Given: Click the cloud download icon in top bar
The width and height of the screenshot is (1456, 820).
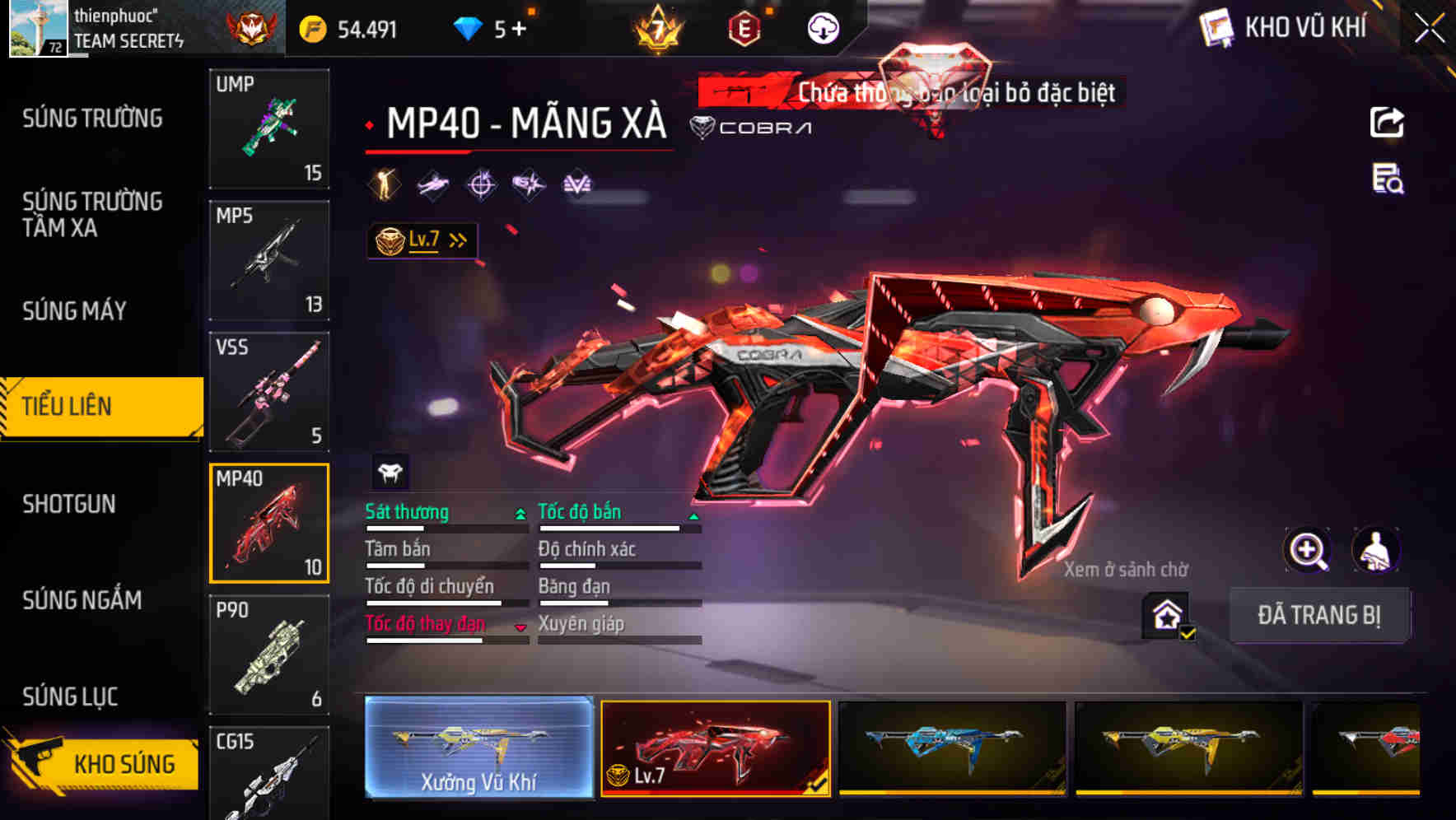Looking at the screenshot, I should (x=821, y=27).
